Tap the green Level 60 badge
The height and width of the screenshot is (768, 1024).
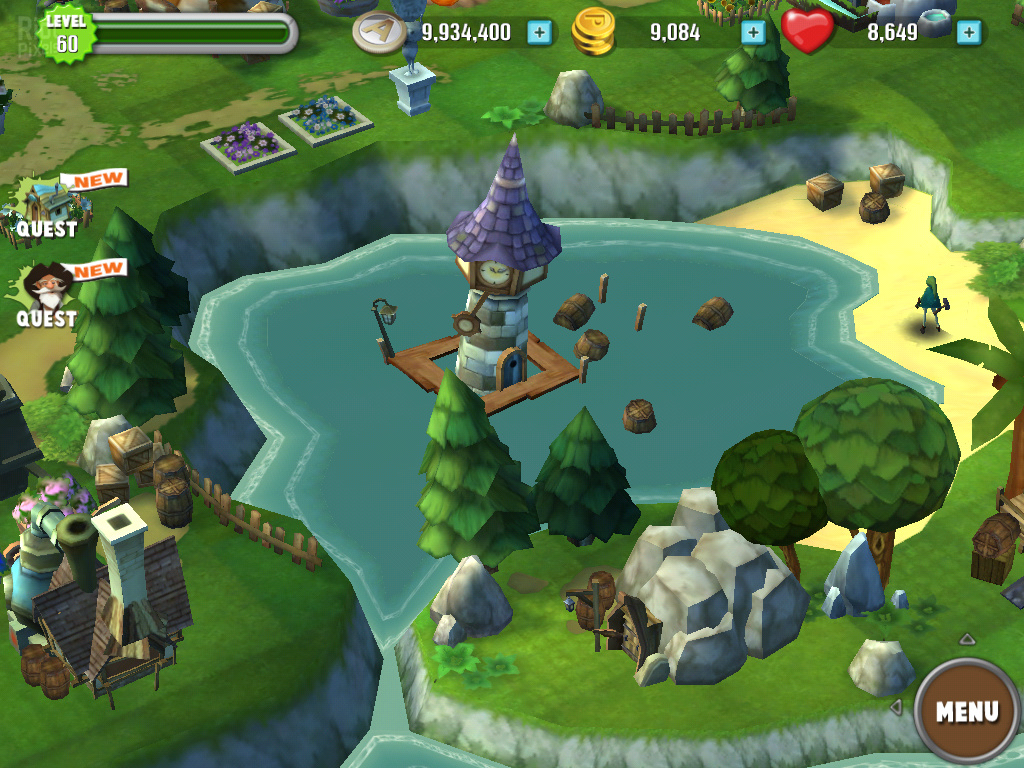point(66,35)
